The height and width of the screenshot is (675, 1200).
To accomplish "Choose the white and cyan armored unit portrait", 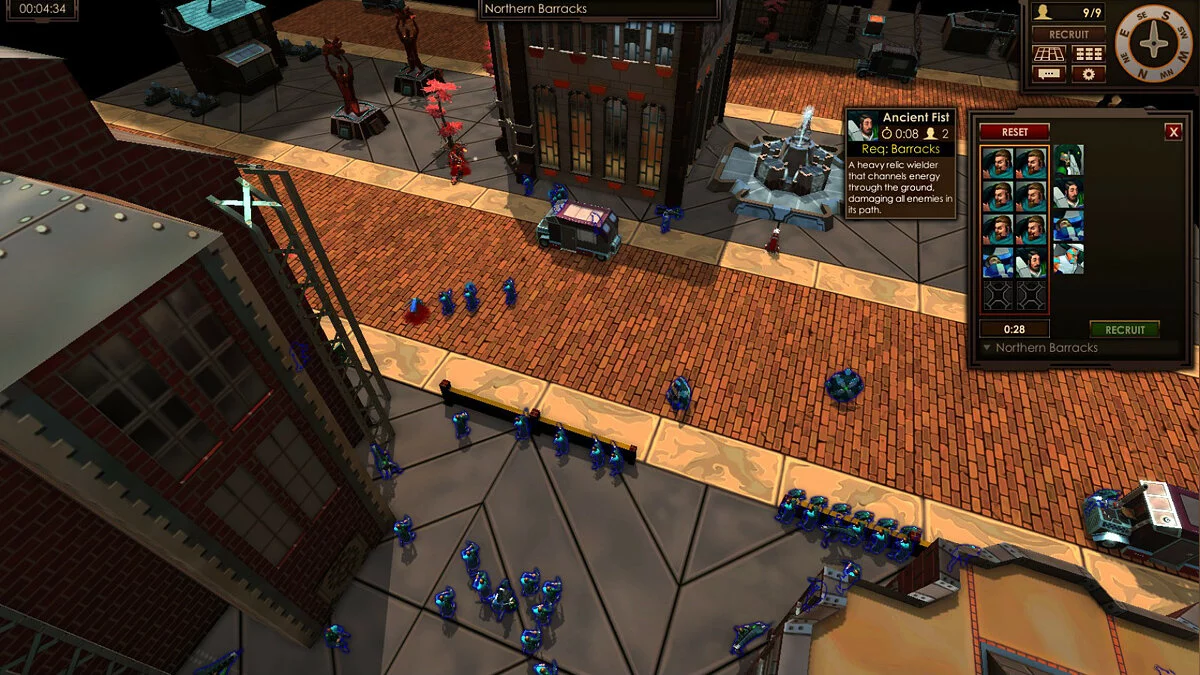I will 1068,260.
